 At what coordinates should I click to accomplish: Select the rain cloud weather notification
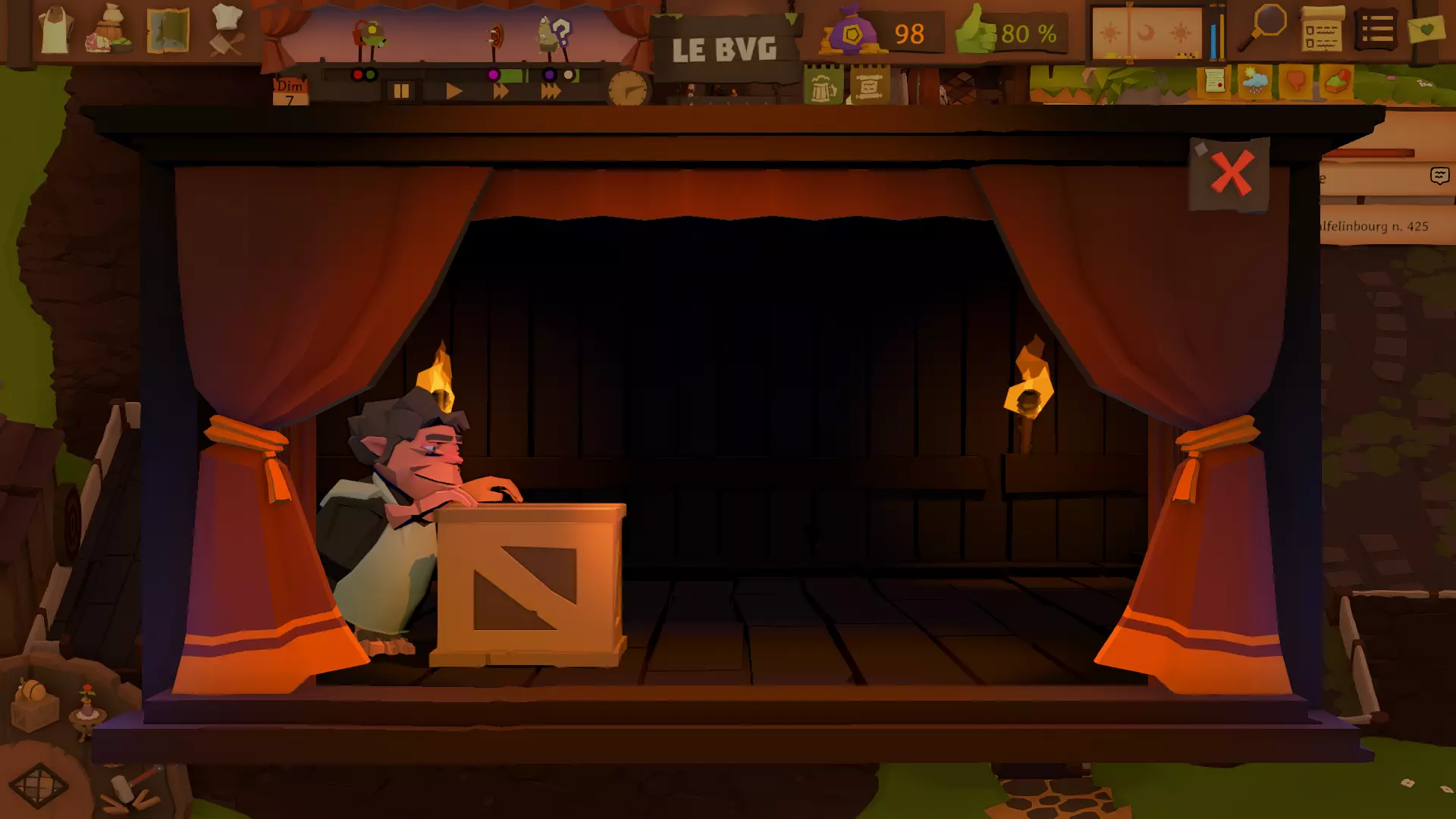tap(1254, 80)
